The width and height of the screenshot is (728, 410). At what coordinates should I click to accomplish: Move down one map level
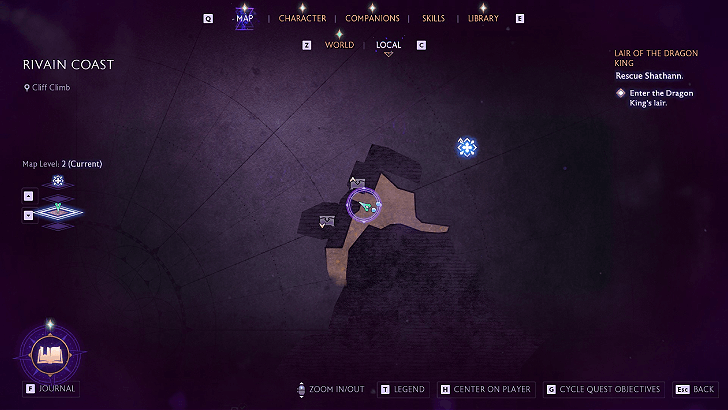(x=28, y=214)
